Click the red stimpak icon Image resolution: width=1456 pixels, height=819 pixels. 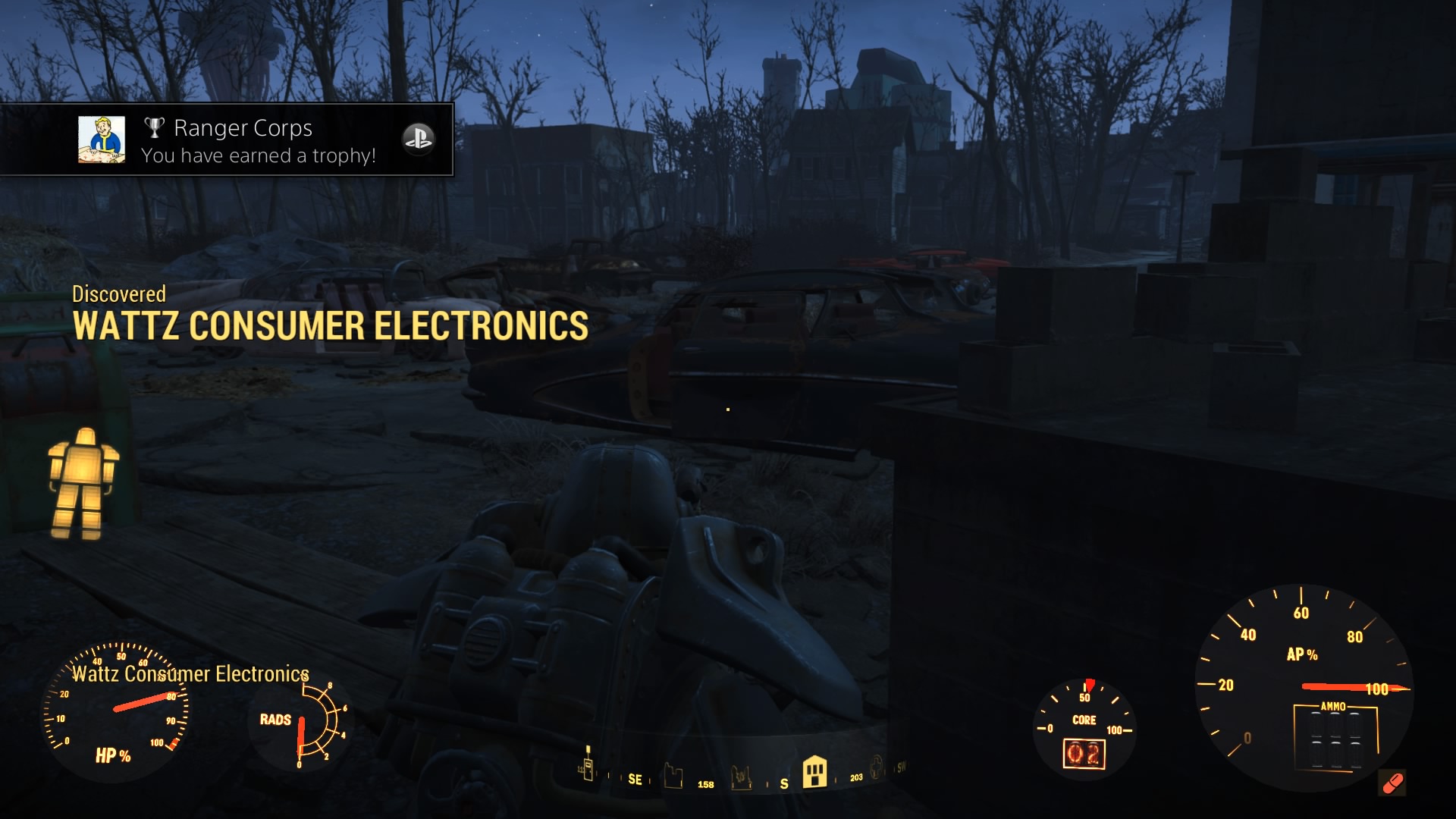[1392, 783]
